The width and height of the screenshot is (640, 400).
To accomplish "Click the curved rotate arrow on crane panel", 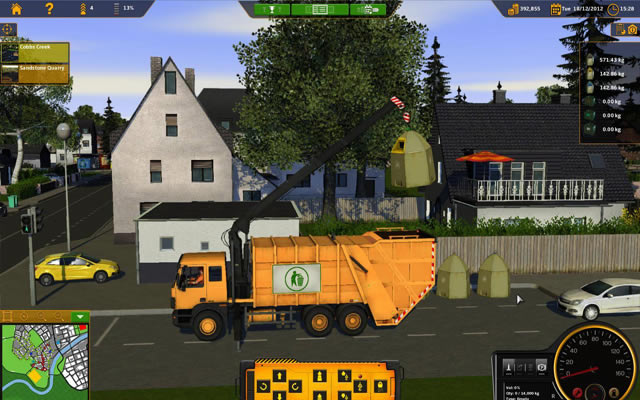I will tap(262, 385).
